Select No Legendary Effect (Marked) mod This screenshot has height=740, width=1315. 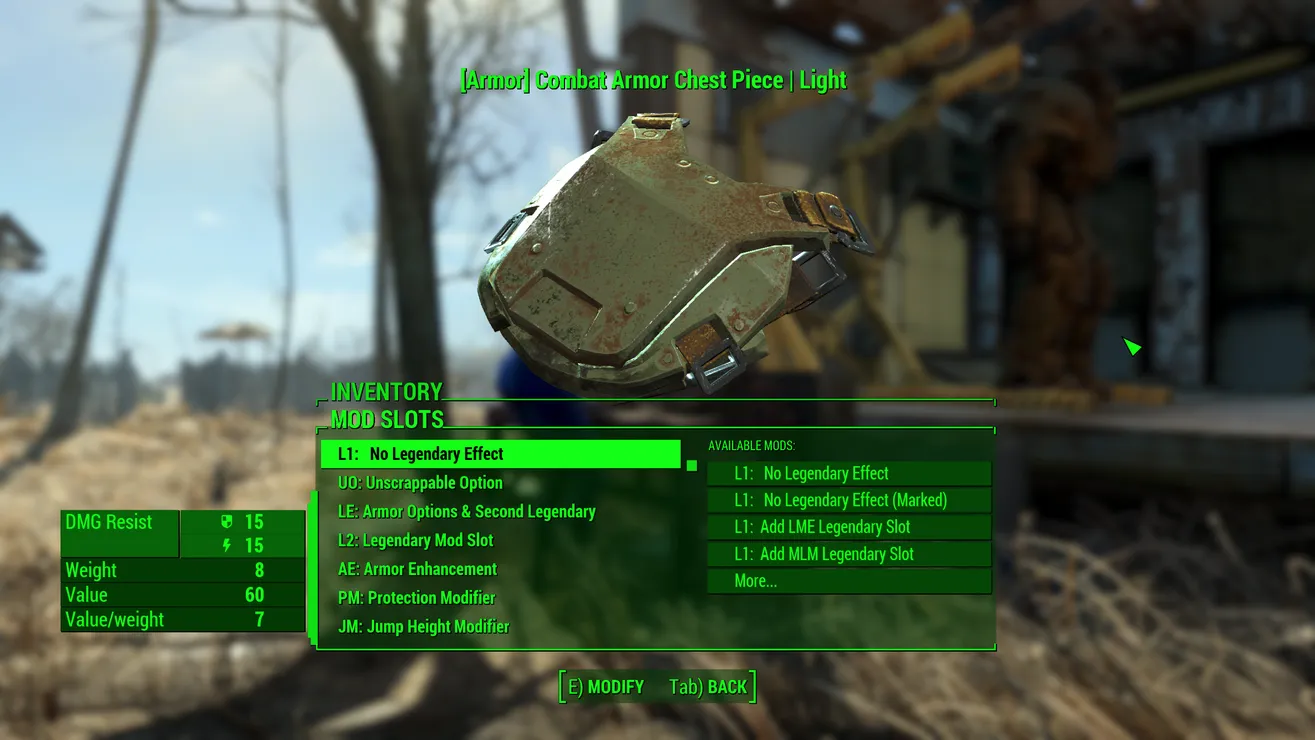point(849,500)
